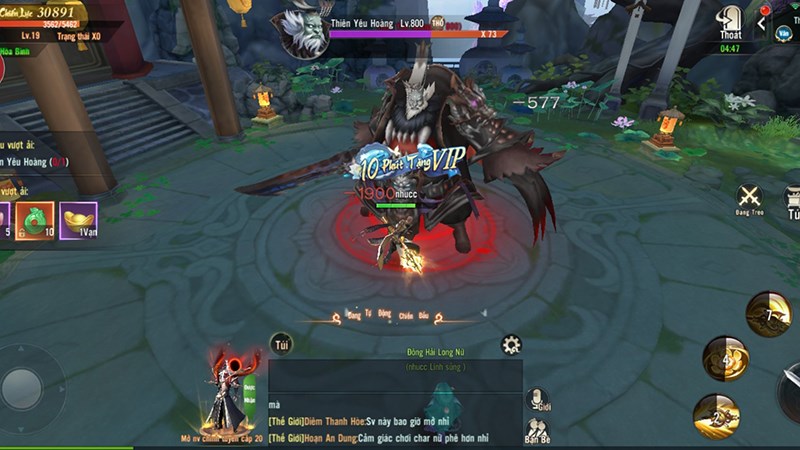Screen dimensions: 800x450
Task: Open the Vân round icon at top right
Action: tap(786, 30)
